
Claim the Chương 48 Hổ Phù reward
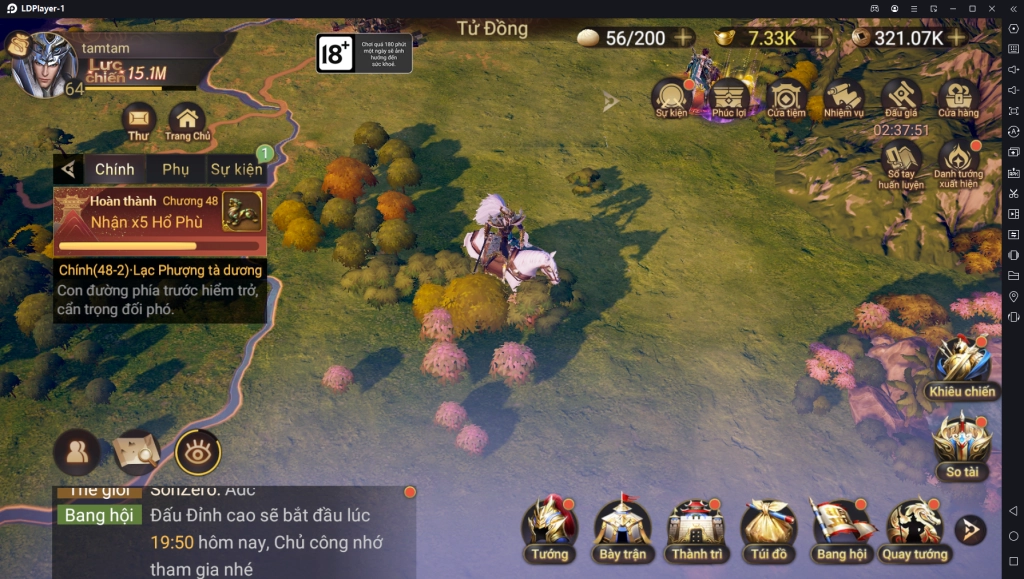click(242, 211)
